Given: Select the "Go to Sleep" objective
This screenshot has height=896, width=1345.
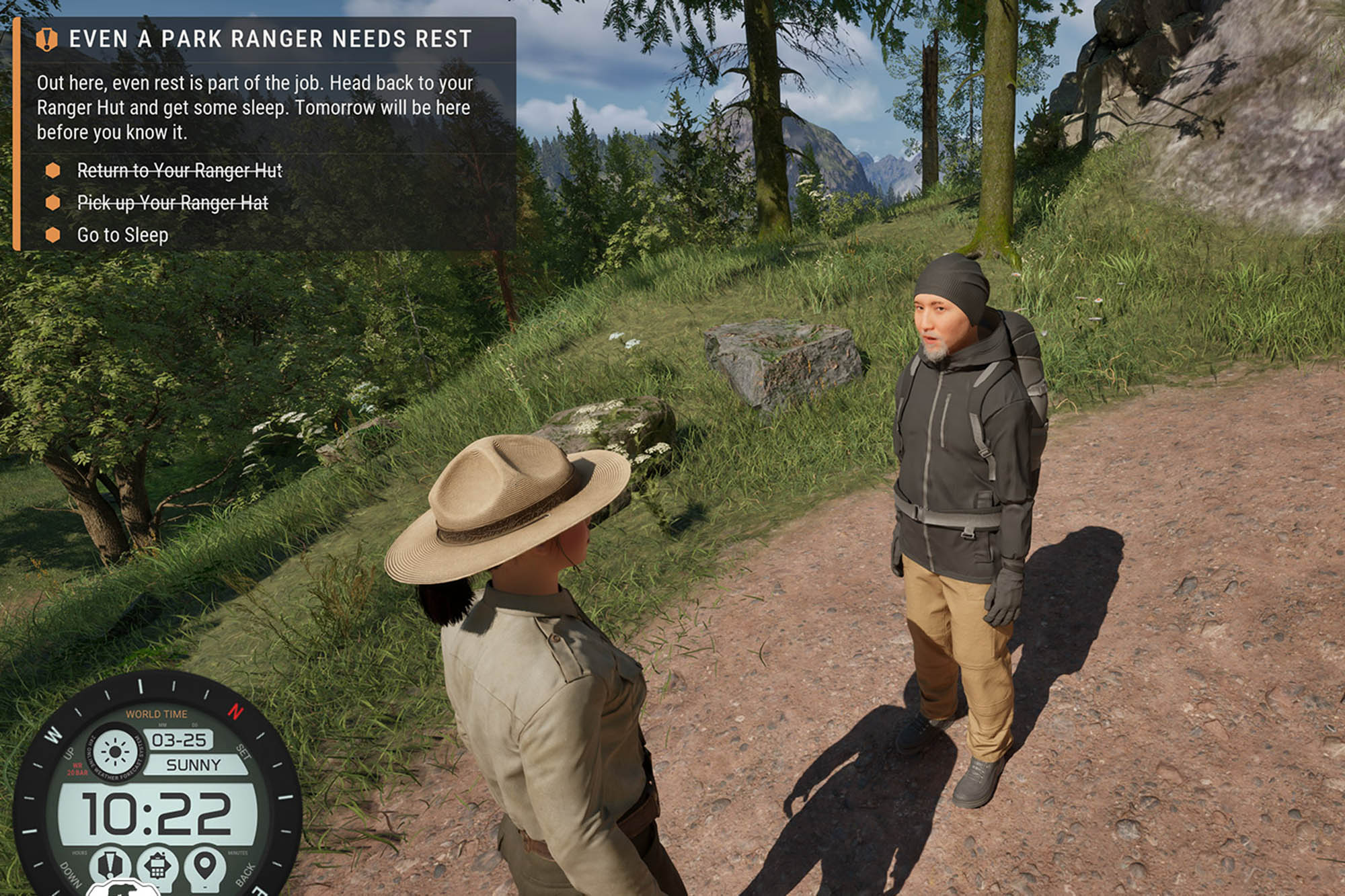Looking at the screenshot, I should coord(122,235).
